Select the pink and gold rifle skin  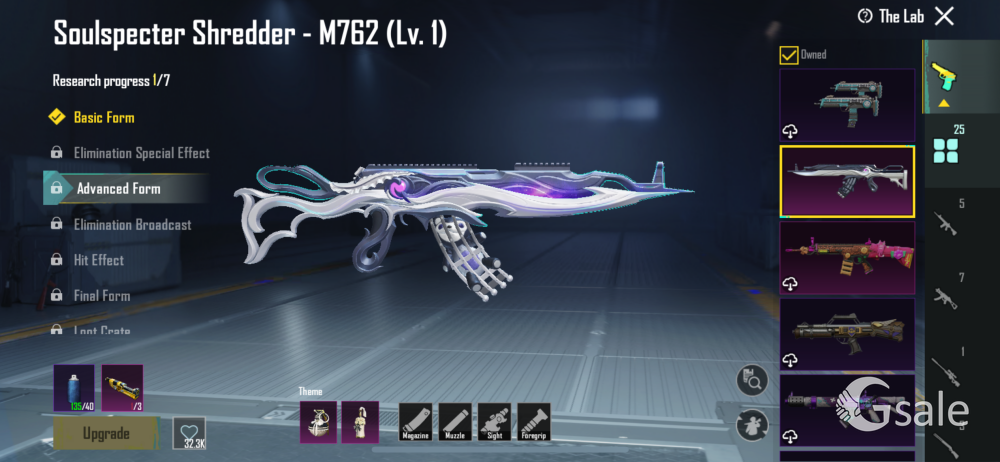click(847, 257)
